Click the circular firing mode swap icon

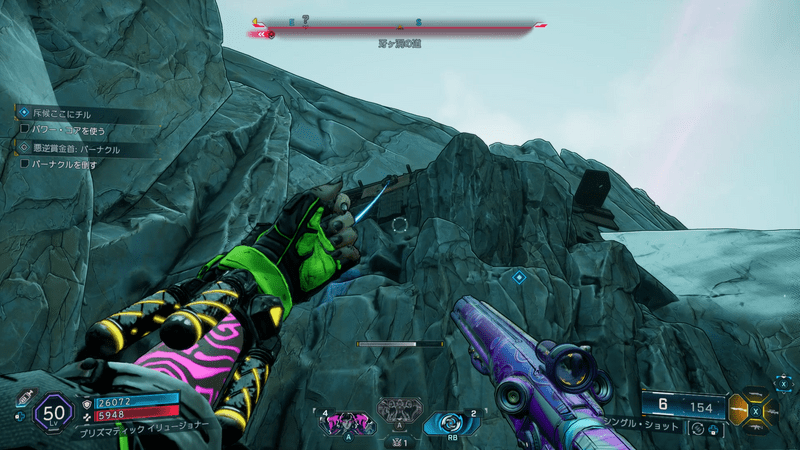pos(696,429)
